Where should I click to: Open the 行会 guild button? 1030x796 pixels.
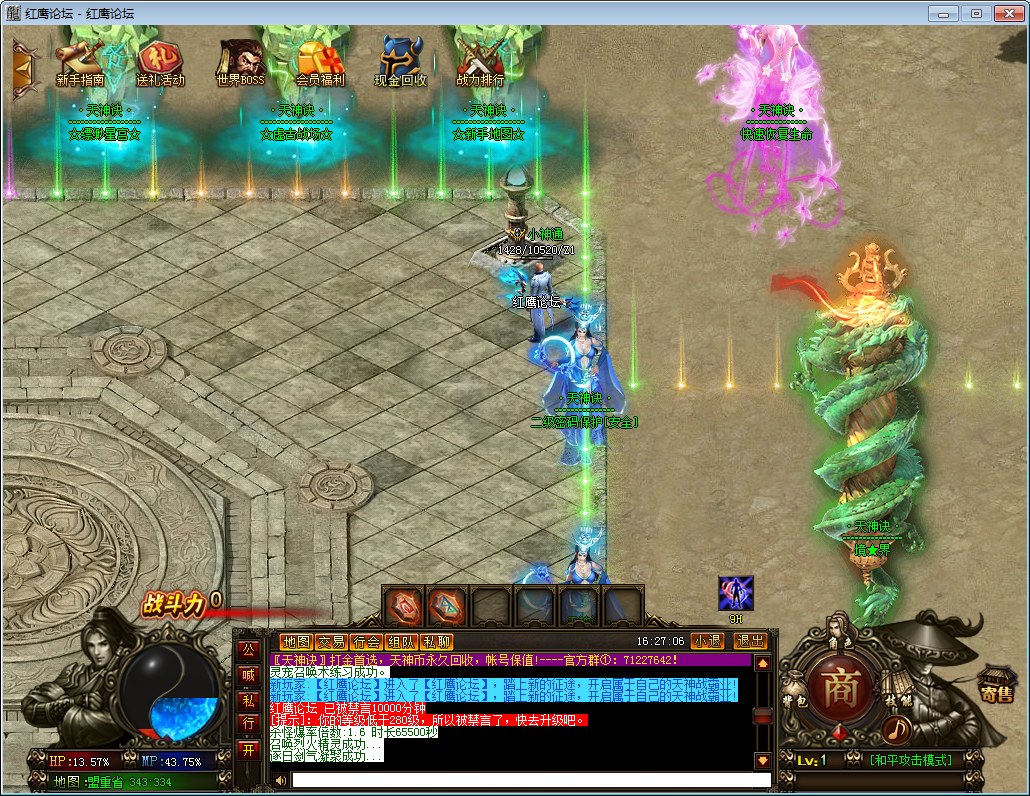366,642
